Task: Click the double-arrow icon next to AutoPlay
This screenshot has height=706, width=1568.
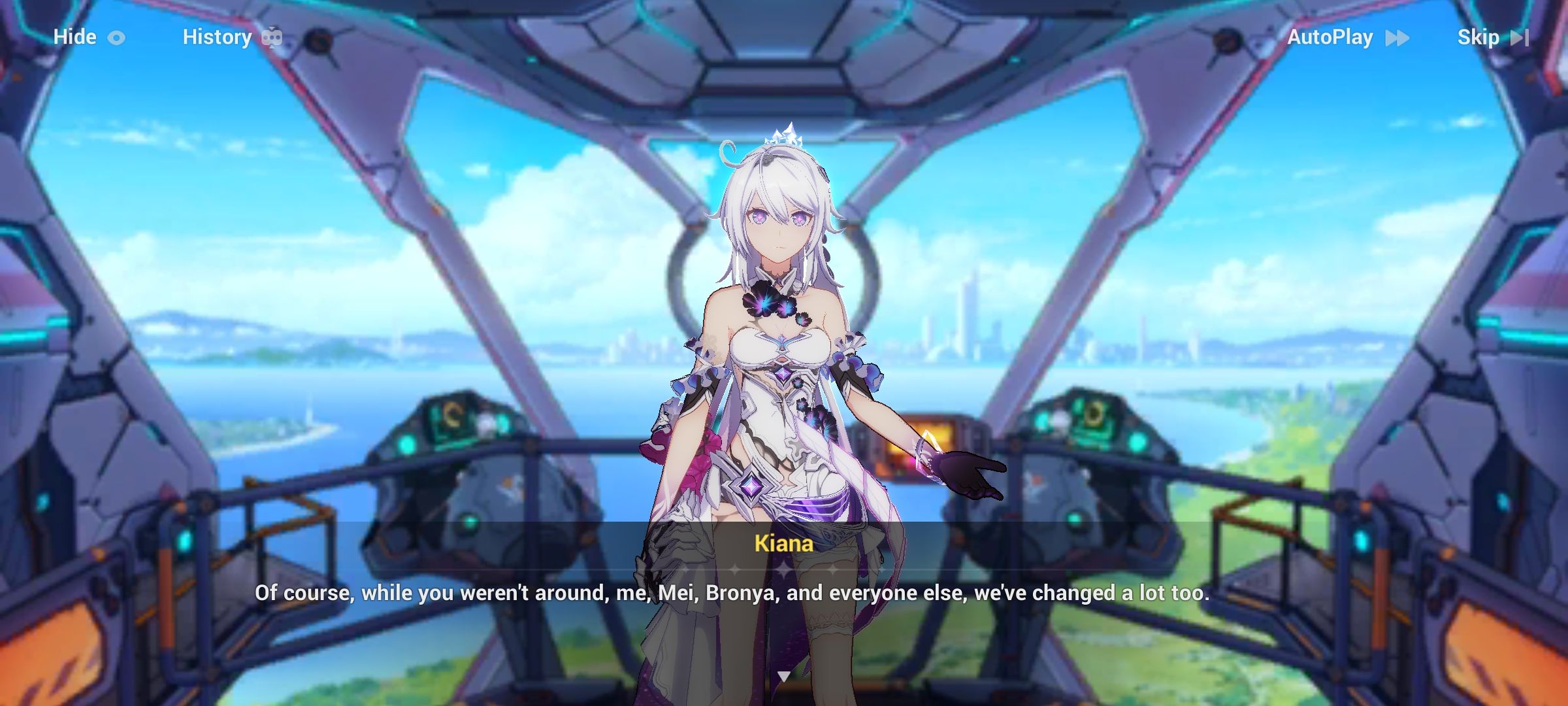Action: [x=1396, y=38]
